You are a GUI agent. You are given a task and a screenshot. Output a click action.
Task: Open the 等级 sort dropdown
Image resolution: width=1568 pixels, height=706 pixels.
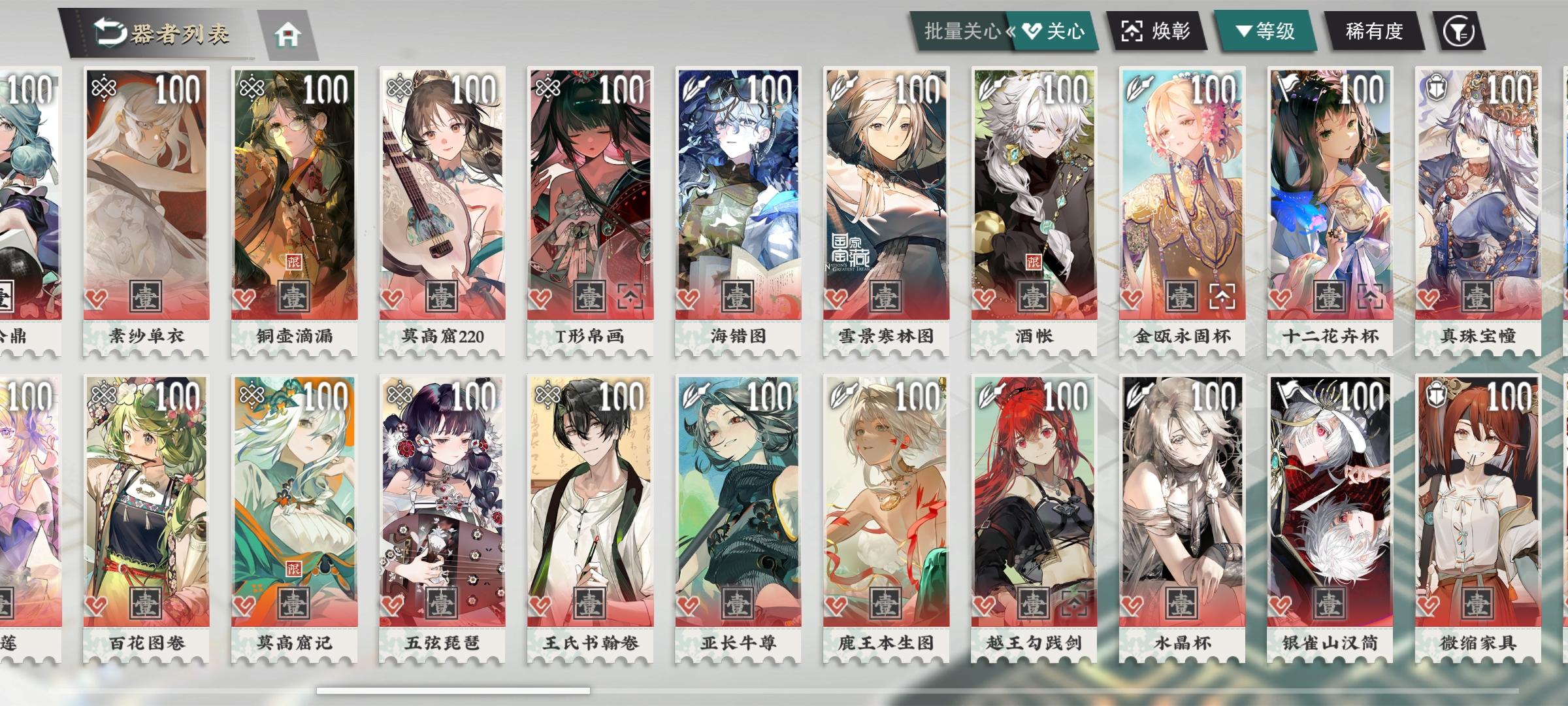click(1269, 29)
